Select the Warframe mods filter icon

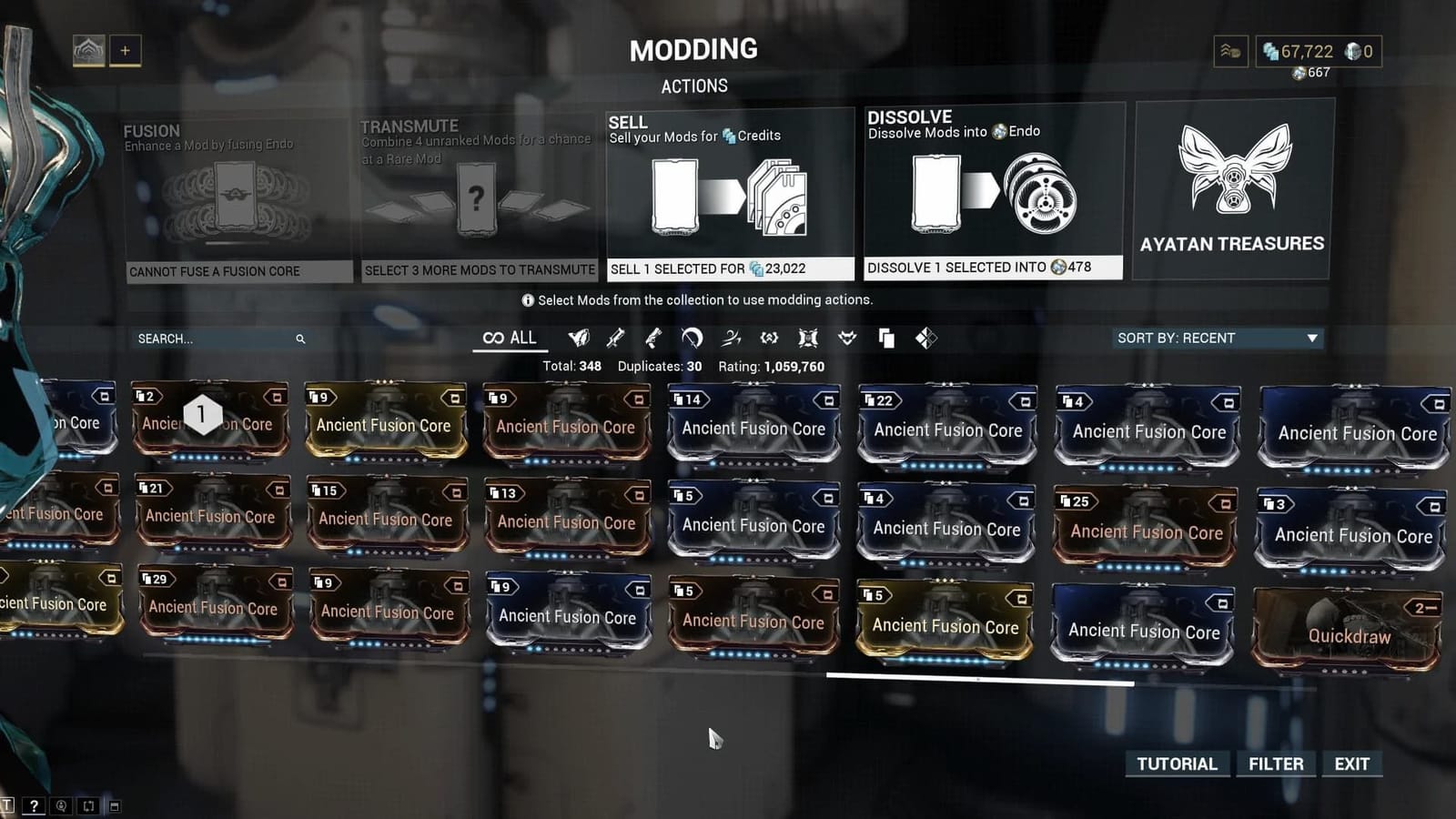pyautogui.click(x=578, y=338)
